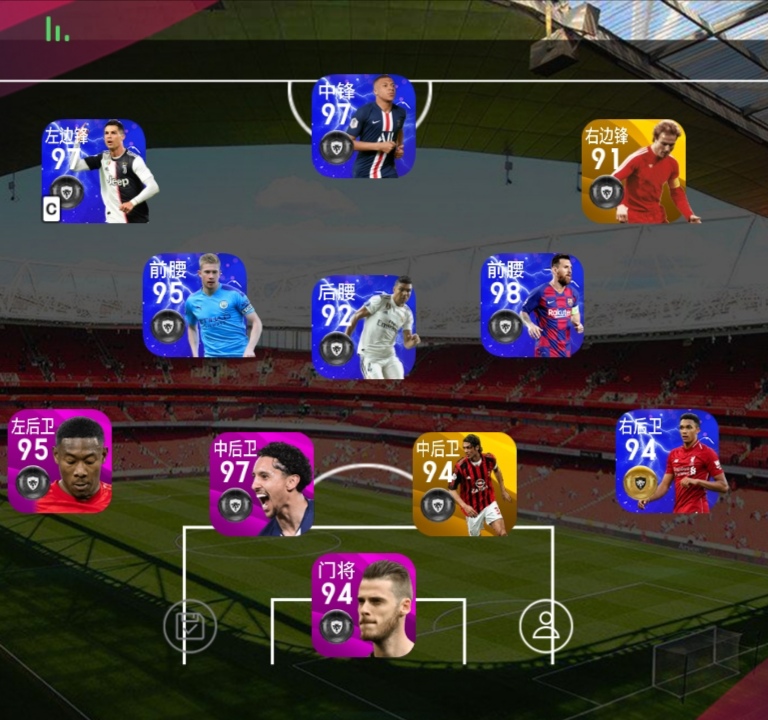
Task: Choose the 前腰 card rated 98
Action: 532,305
